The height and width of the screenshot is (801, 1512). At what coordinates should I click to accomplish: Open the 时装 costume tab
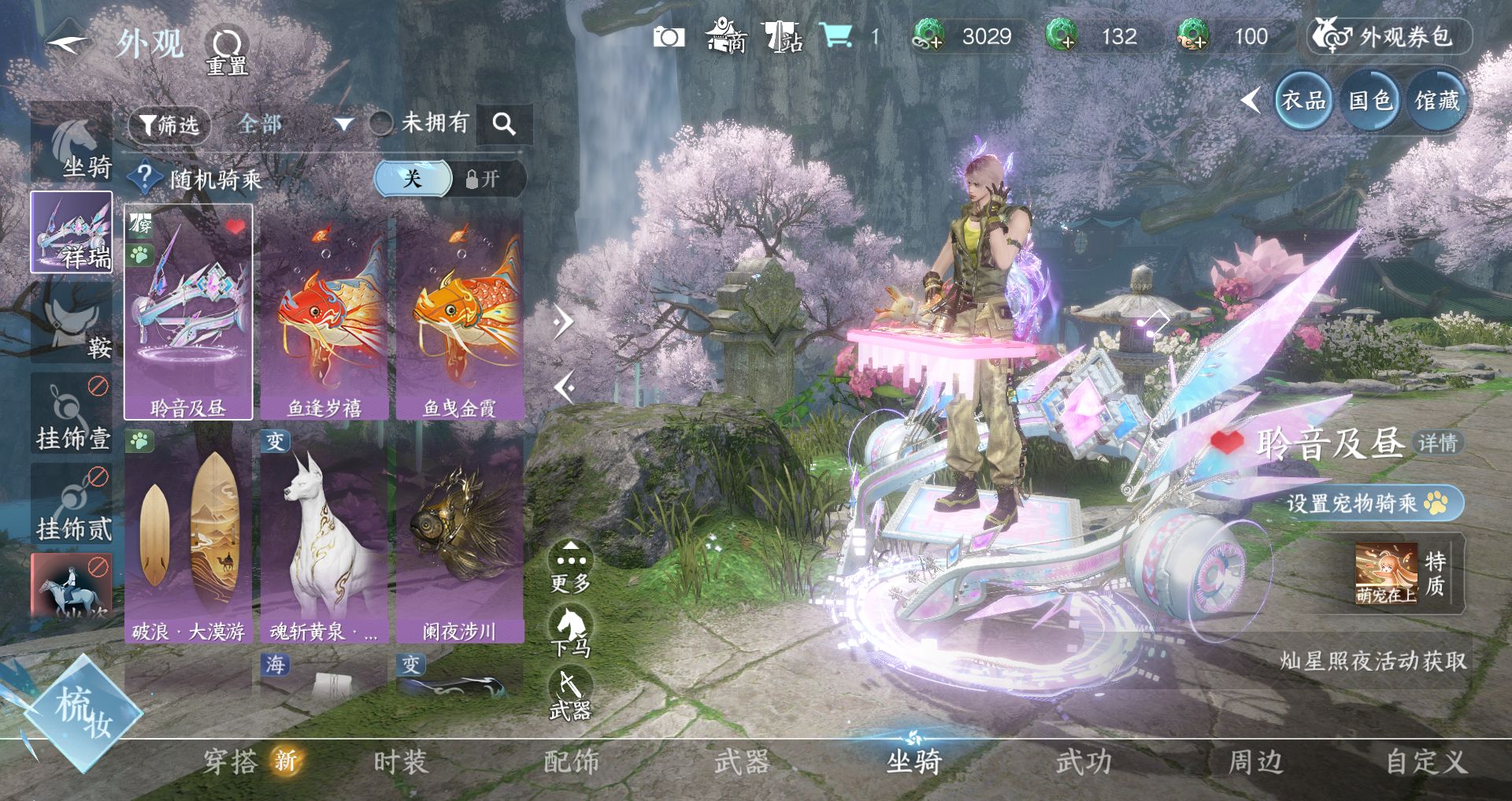[400, 762]
